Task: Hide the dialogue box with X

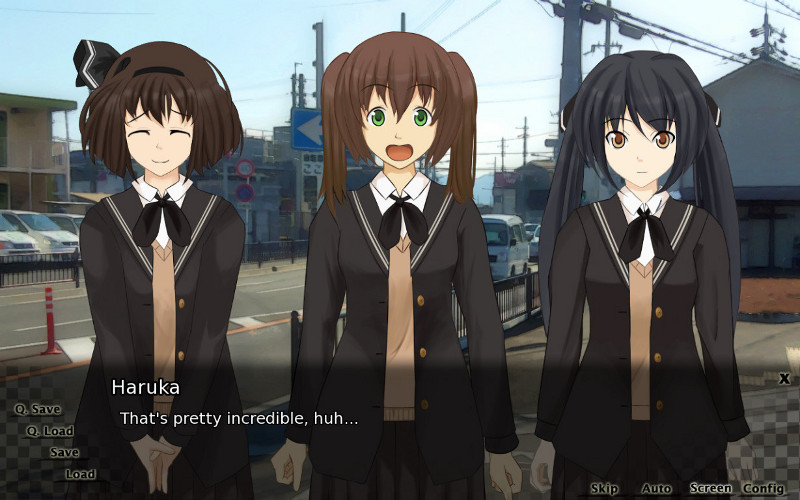Action: point(784,379)
